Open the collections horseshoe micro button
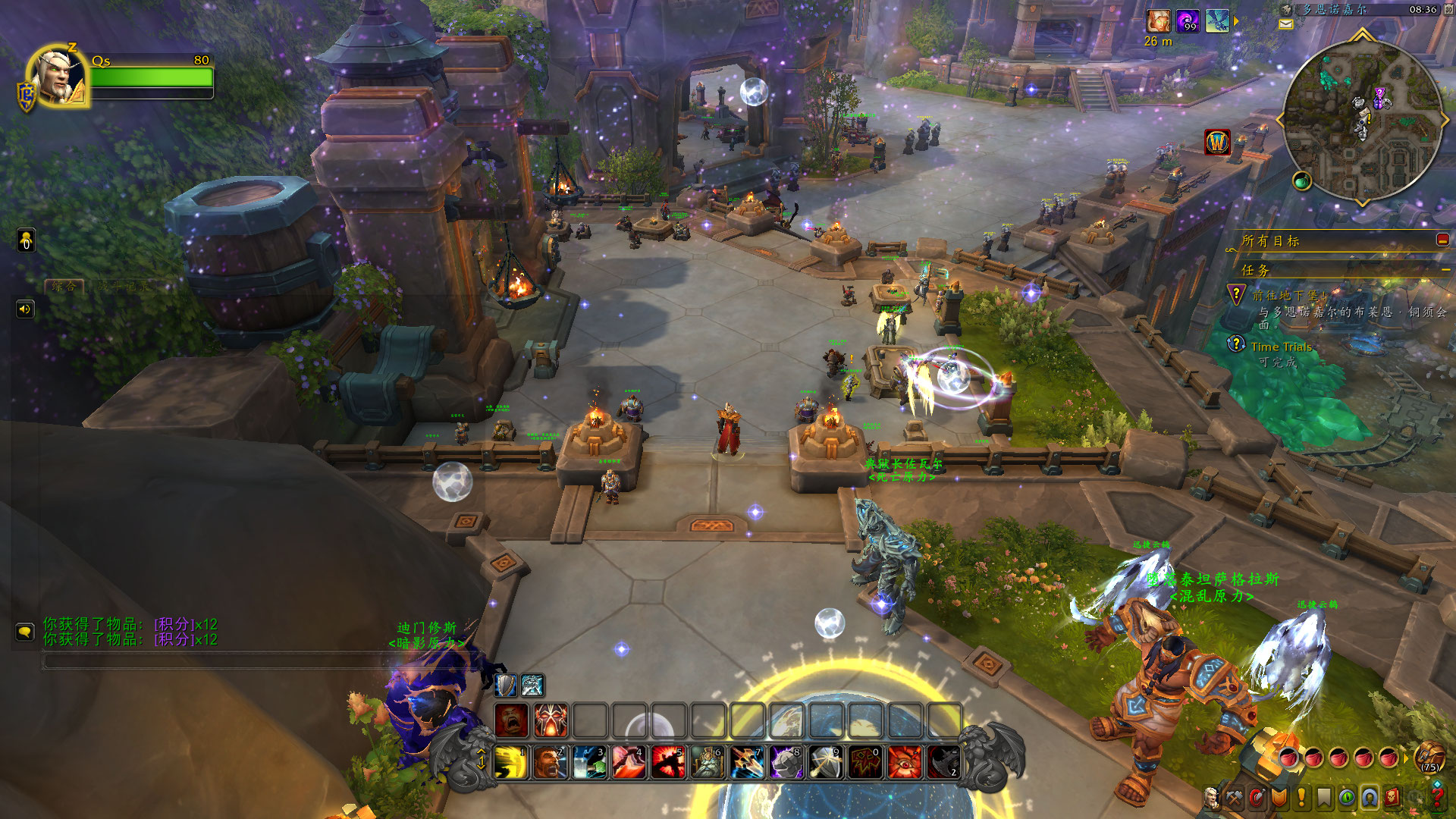Image resolution: width=1456 pixels, height=819 pixels. pyautogui.click(x=1370, y=797)
